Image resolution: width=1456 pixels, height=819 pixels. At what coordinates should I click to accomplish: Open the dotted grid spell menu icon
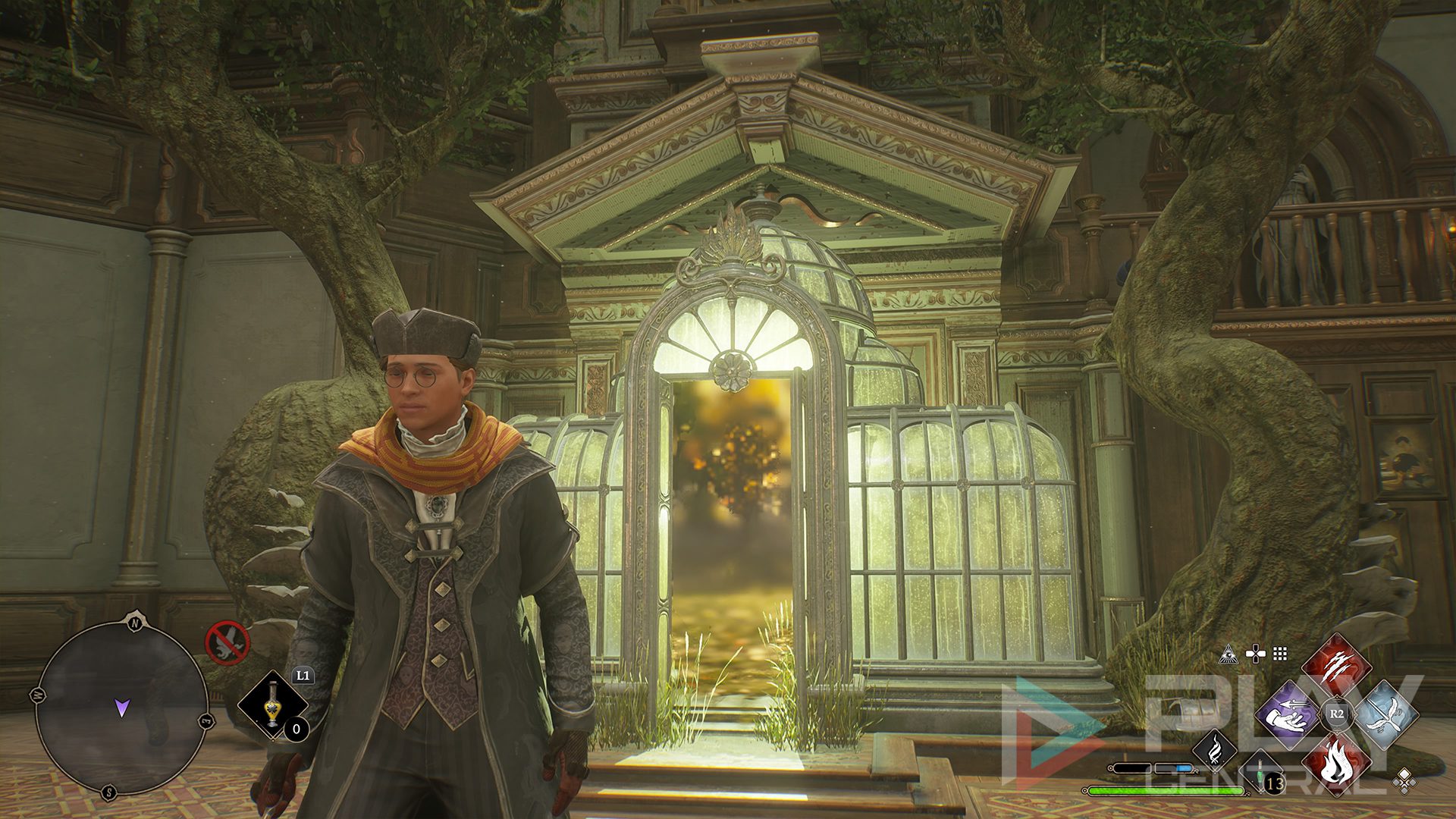tap(1280, 654)
